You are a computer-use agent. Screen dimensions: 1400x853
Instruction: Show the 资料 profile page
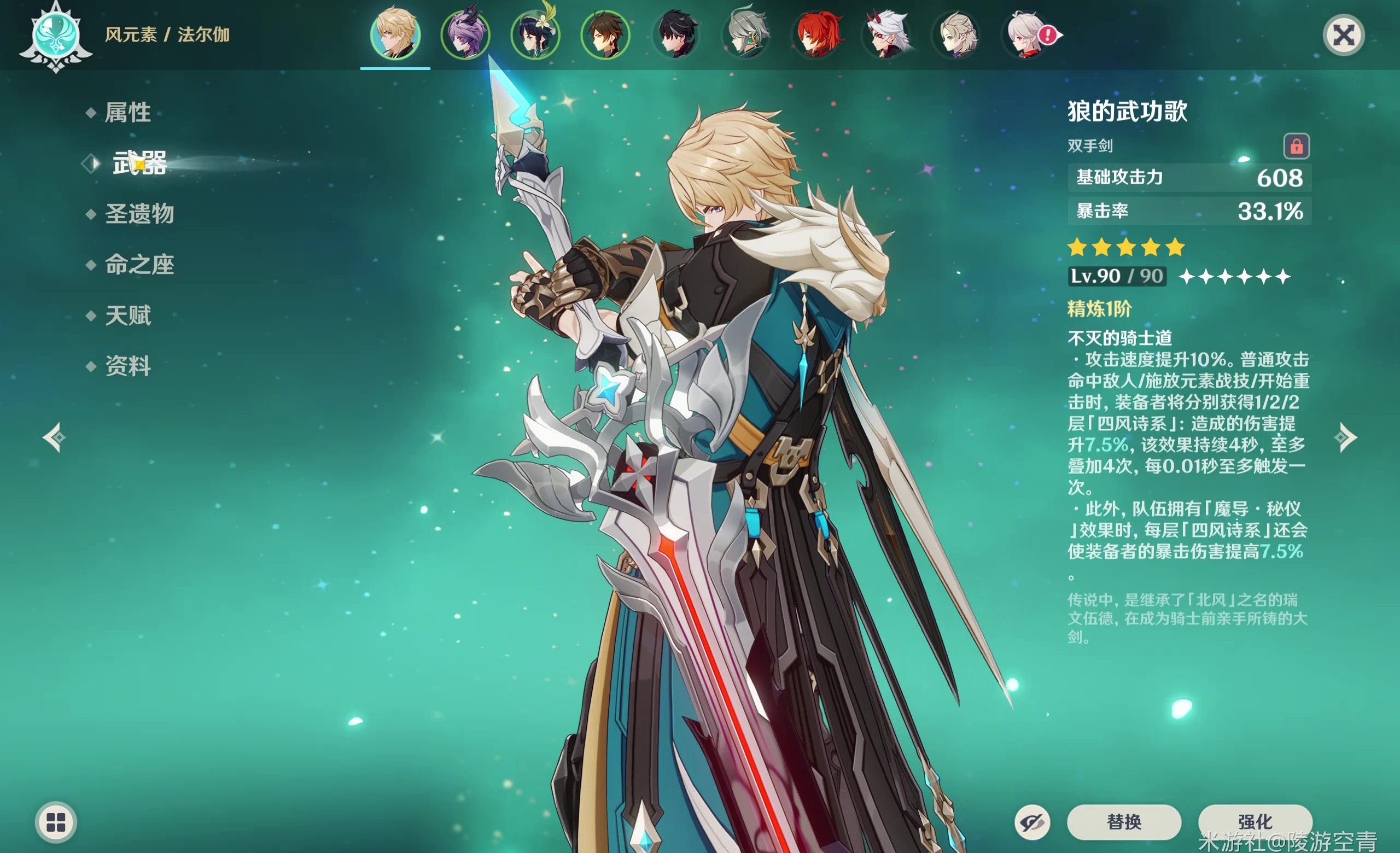click(128, 366)
